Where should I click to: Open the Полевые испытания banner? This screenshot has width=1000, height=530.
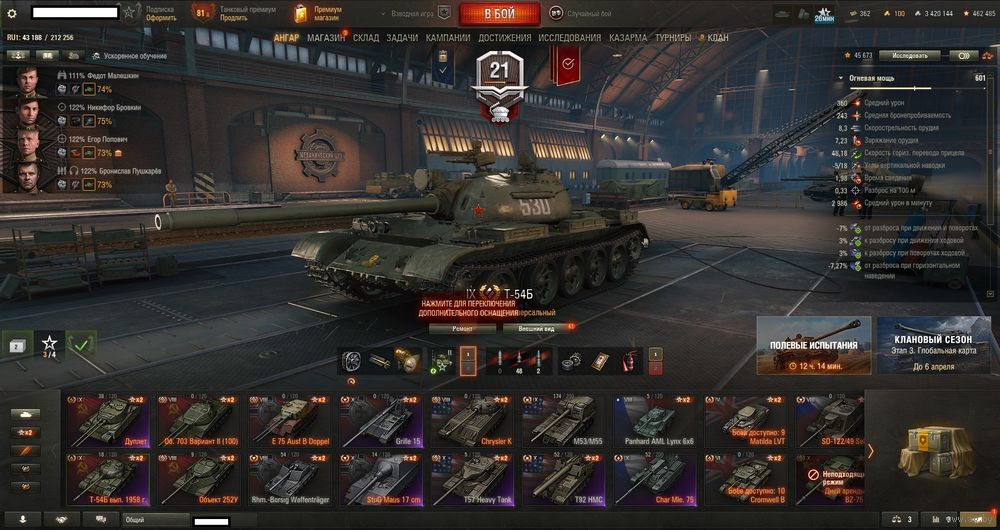[813, 344]
